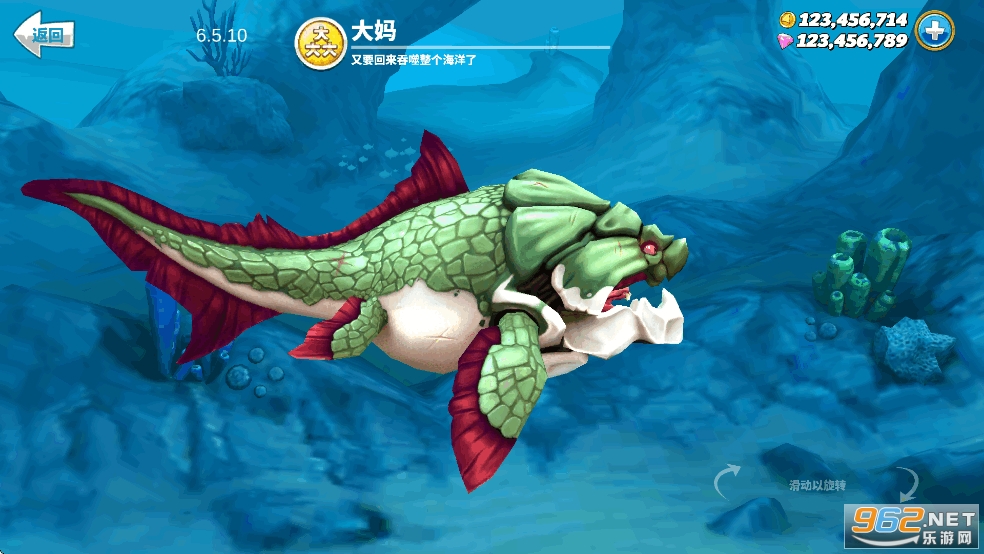Viewport: 984px width, 554px height.
Task: Open the shop via blue plus button
Action: (935, 31)
